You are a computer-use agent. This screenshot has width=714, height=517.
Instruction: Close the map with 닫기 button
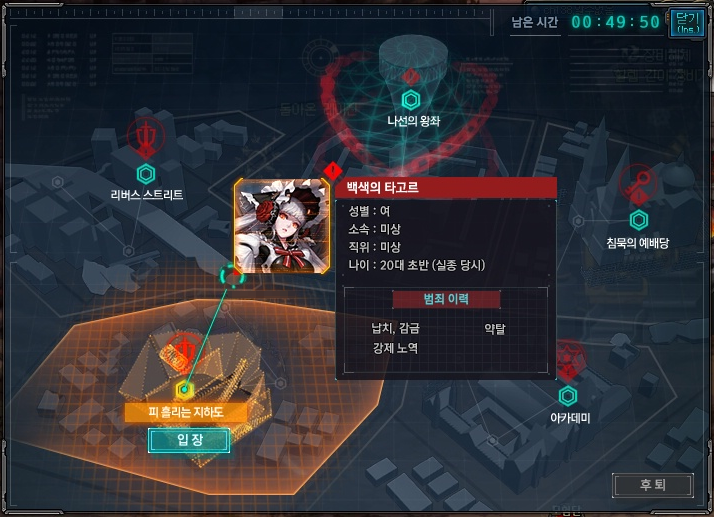pyautogui.click(x=687, y=23)
